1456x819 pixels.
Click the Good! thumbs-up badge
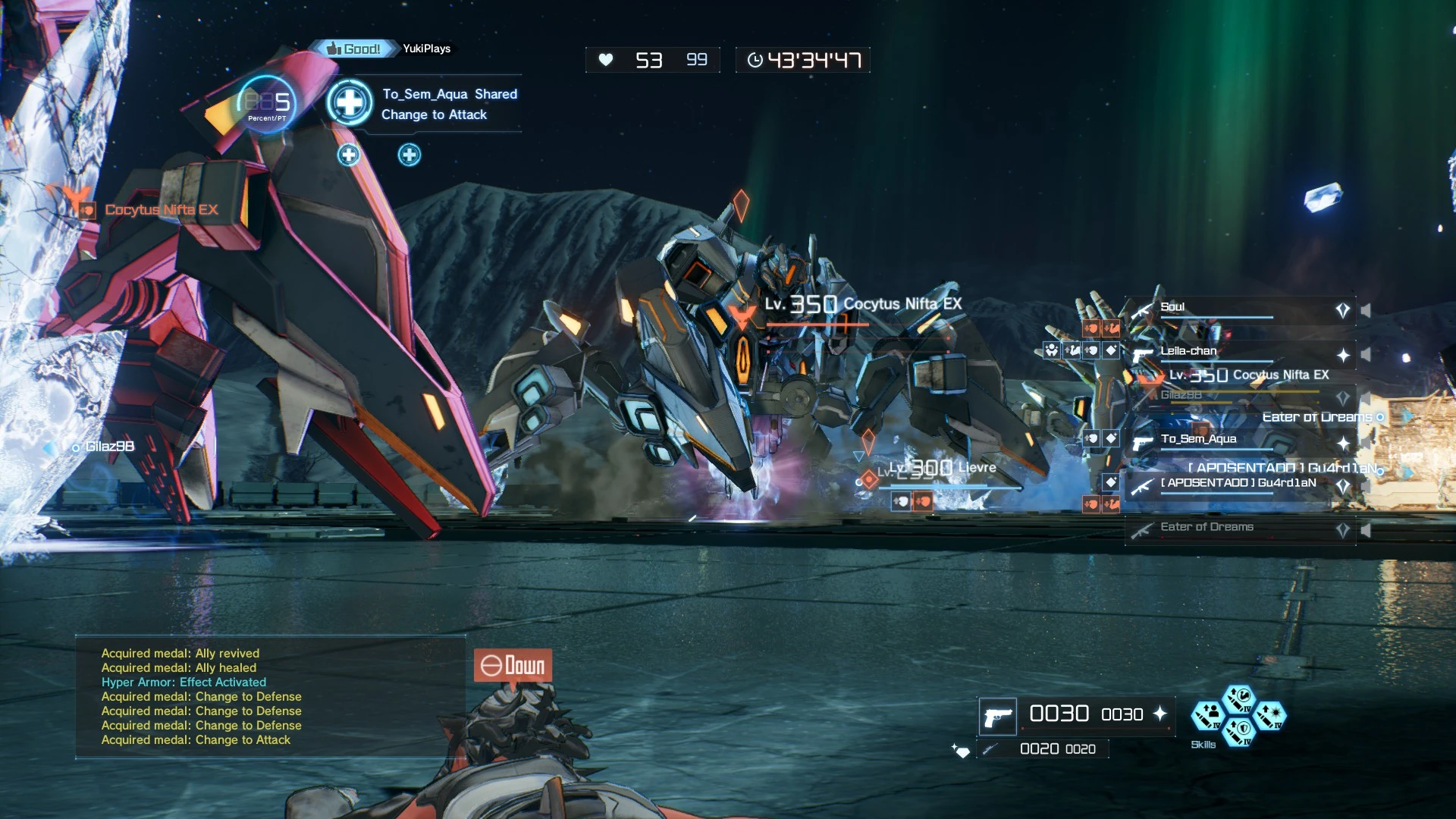(x=353, y=49)
